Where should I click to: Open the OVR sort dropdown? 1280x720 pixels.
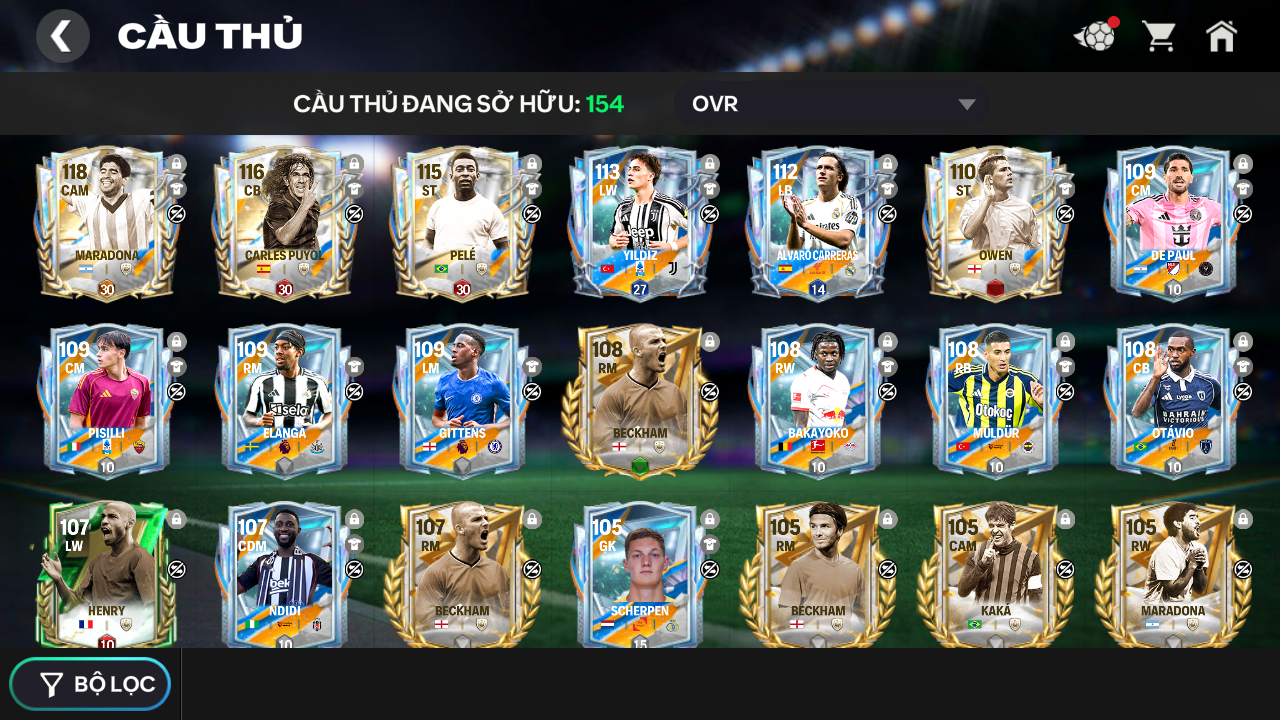pos(830,103)
